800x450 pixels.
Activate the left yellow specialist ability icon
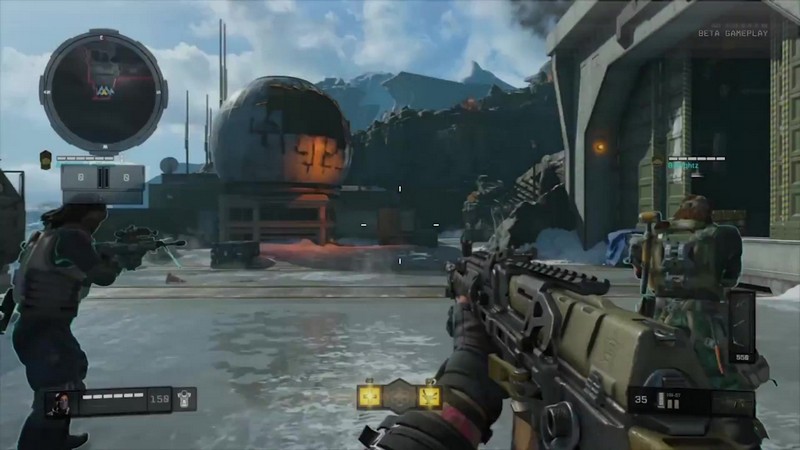tap(369, 396)
